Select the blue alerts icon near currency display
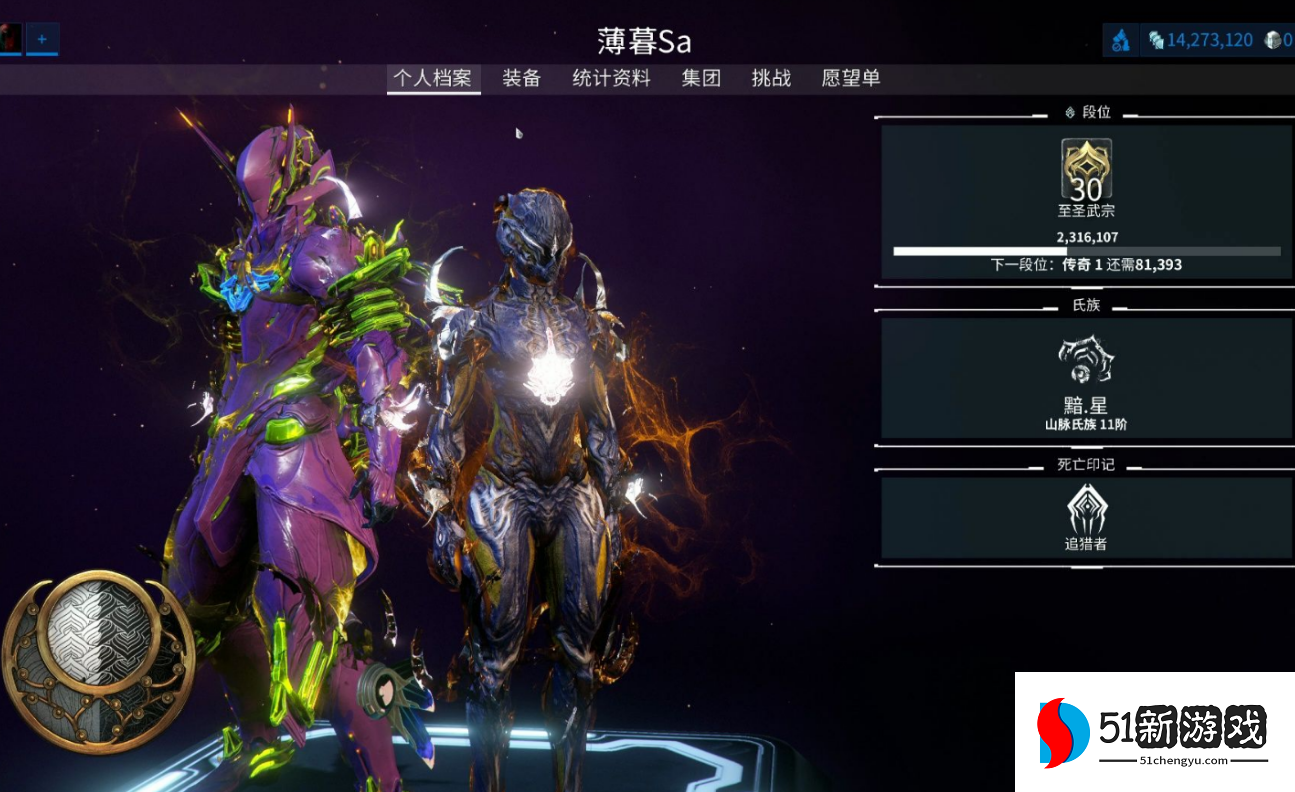 1122,38
